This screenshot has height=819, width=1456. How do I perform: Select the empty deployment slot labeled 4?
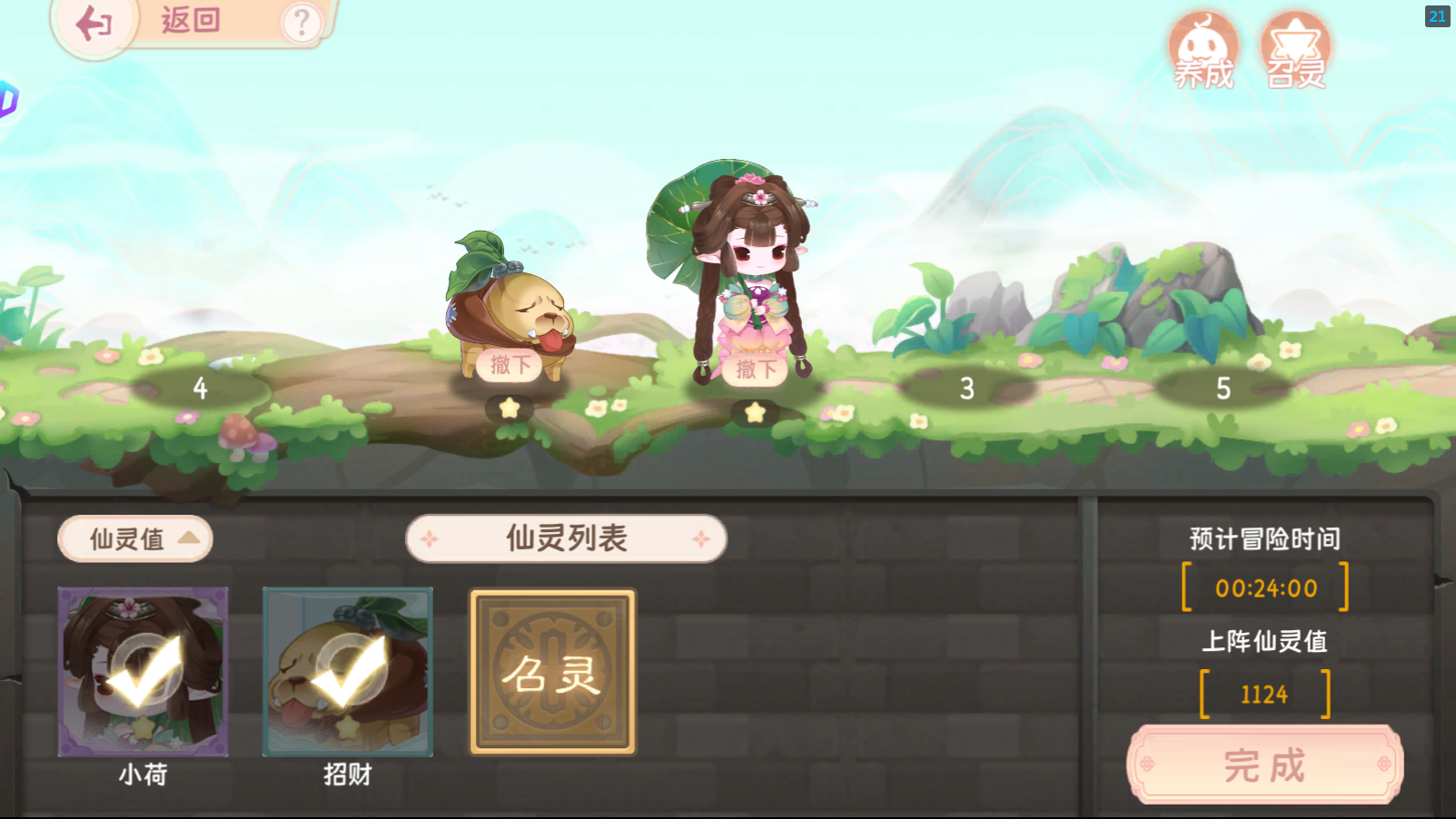202,388
